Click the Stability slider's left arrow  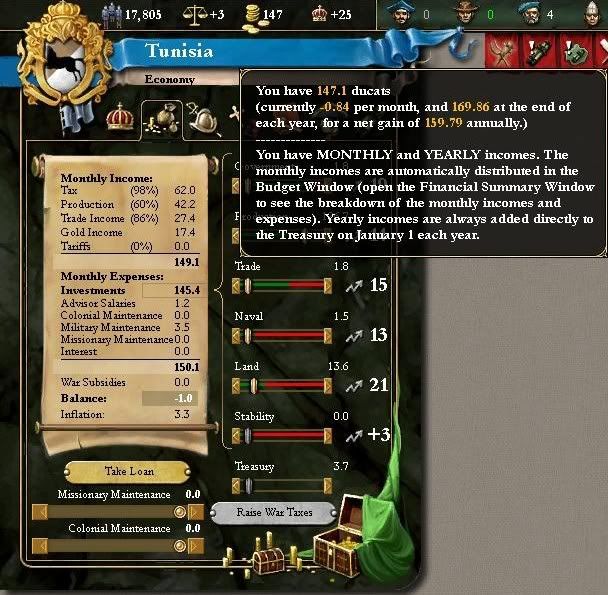[238, 435]
